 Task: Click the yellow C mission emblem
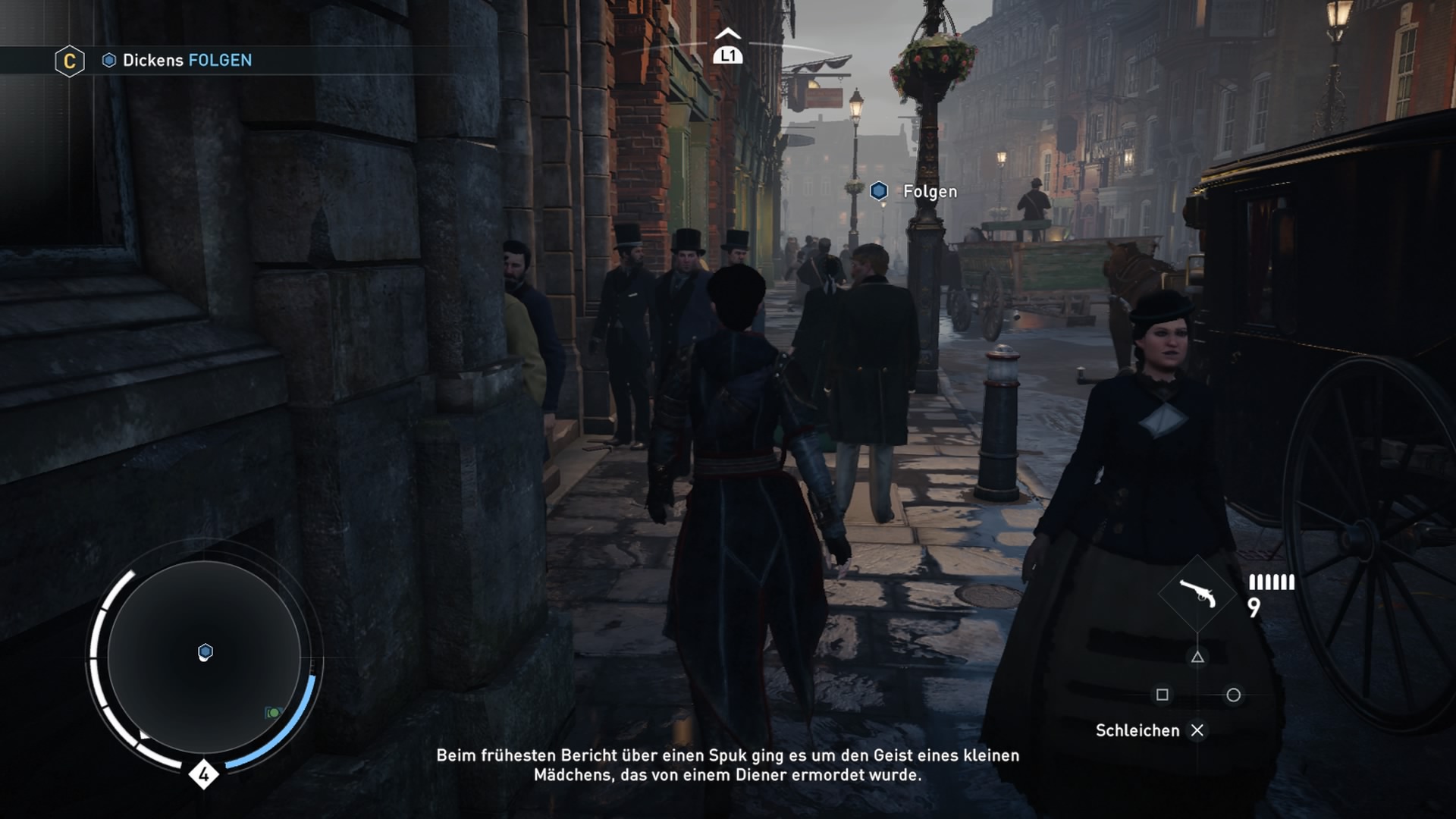(x=69, y=61)
